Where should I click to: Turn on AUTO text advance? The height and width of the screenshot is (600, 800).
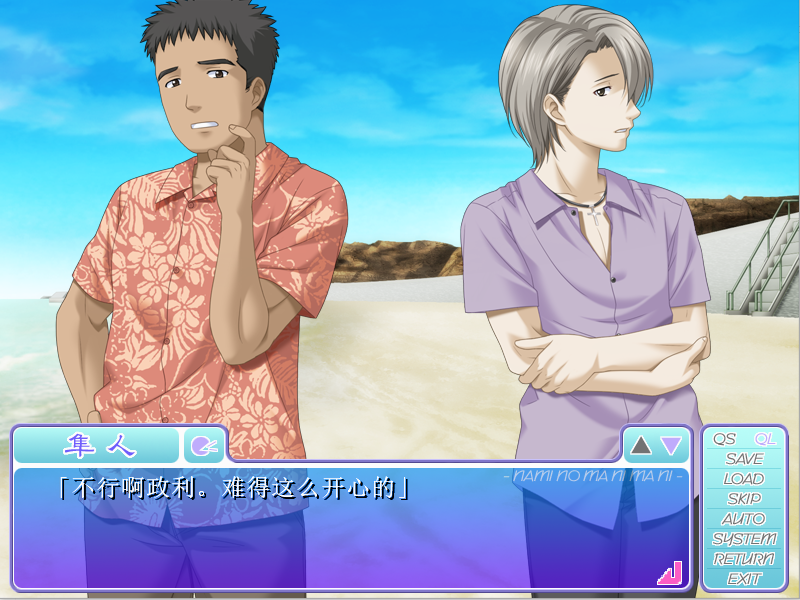click(744, 519)
